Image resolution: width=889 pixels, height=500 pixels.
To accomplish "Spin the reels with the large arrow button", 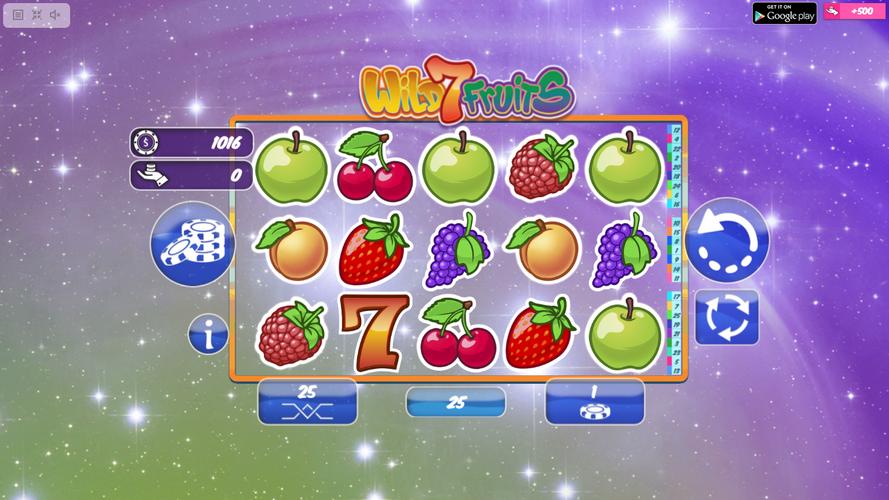I will [x=727, y=241].
